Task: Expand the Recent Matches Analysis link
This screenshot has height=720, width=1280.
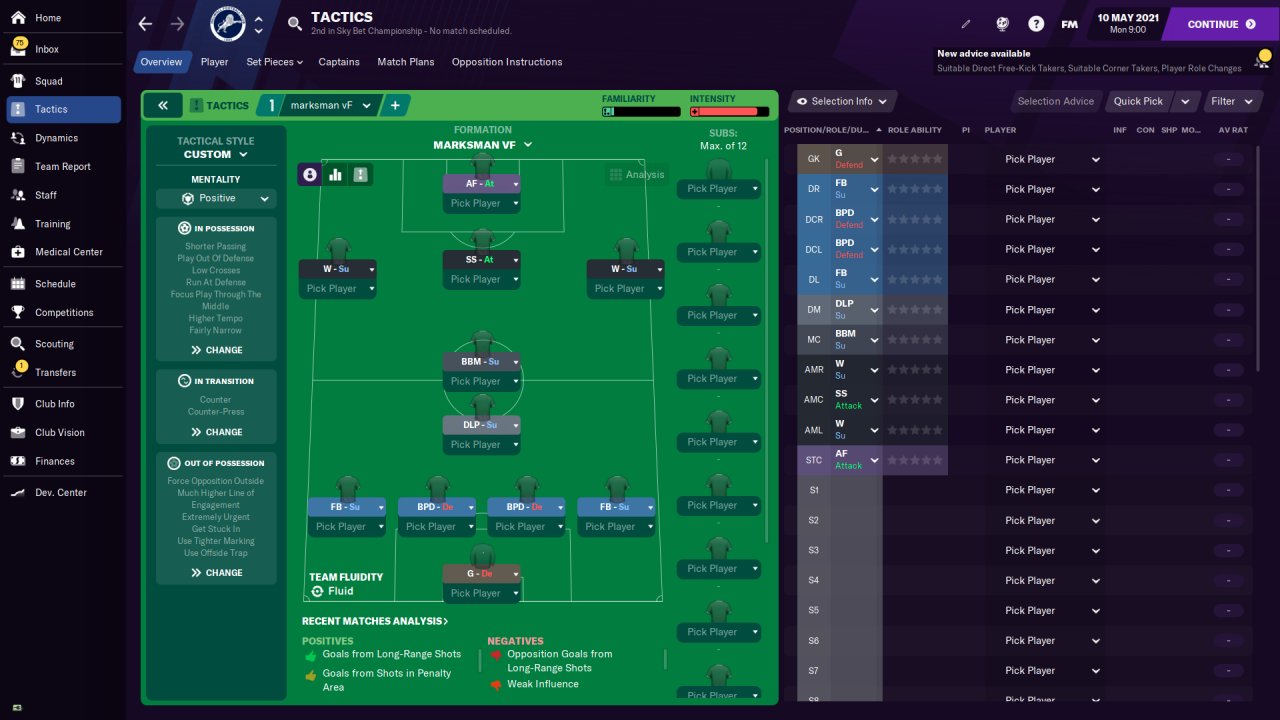Action: (375, 621)
